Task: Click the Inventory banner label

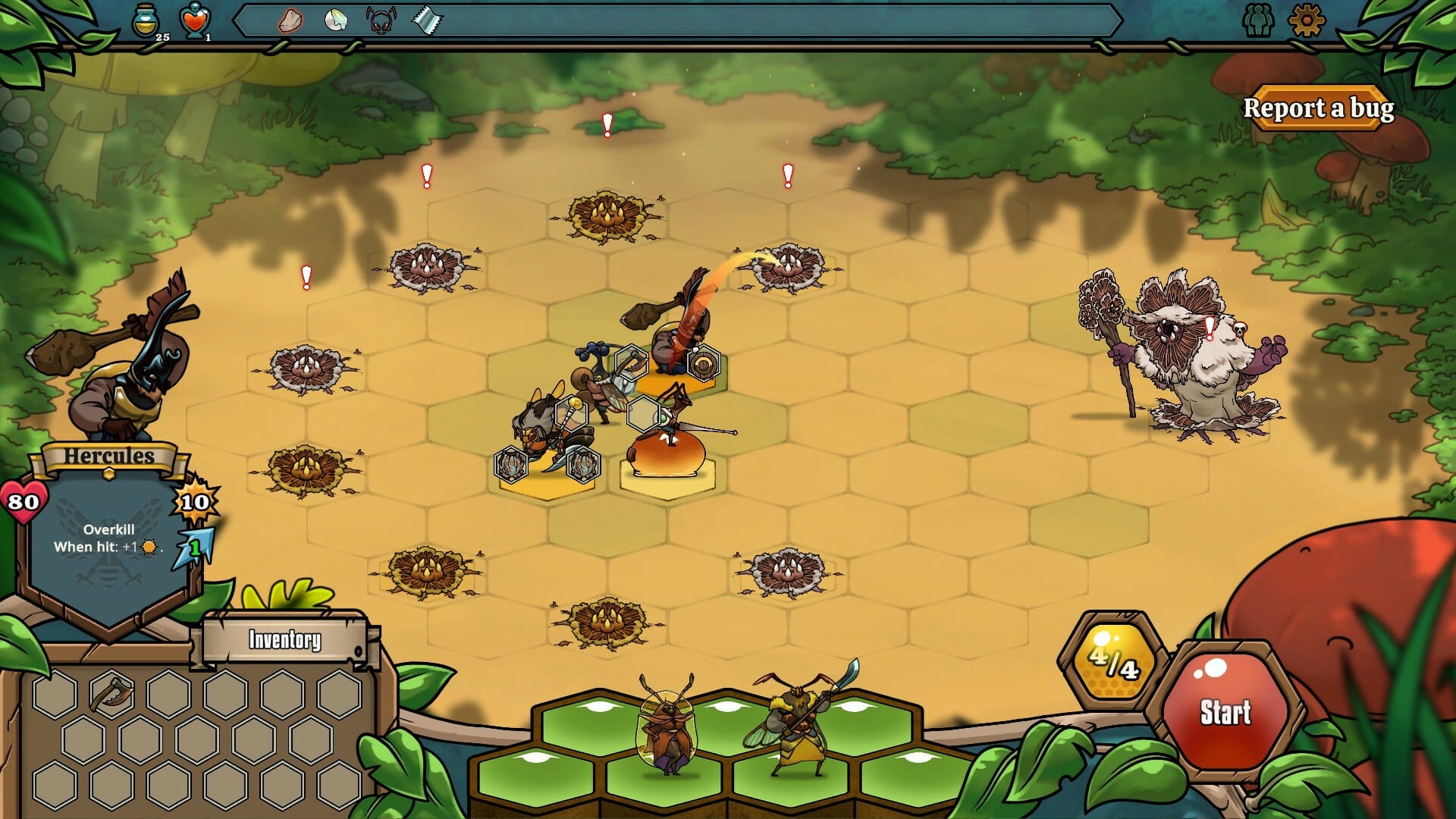Action: click(x=285, y=640)
